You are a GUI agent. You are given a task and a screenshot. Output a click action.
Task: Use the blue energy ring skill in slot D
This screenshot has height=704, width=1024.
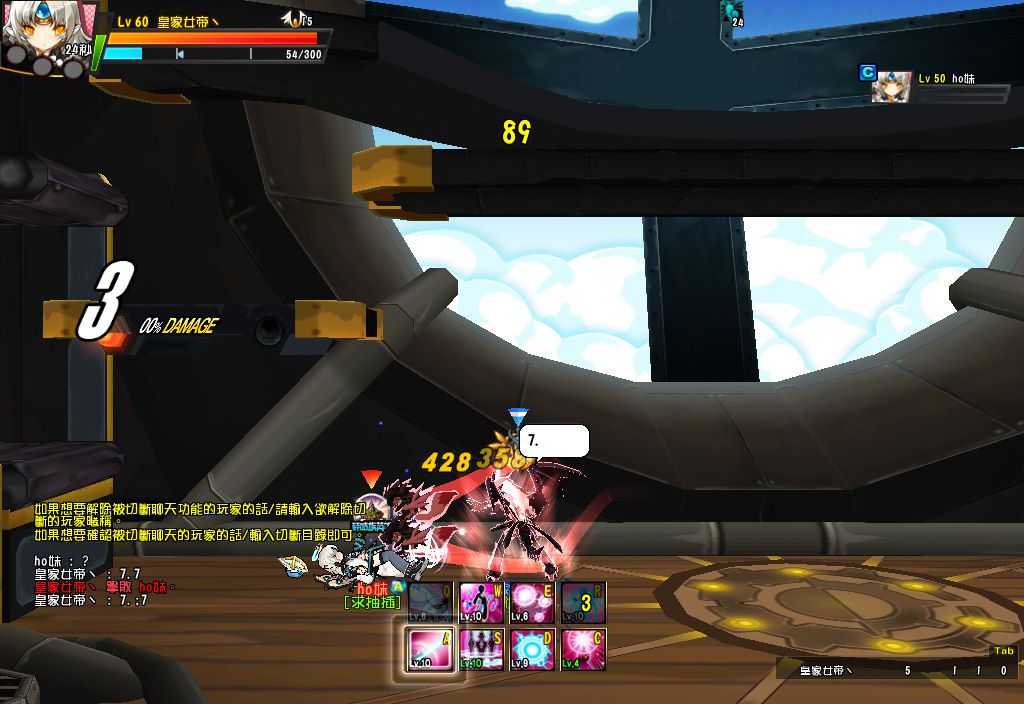[532, 649]
